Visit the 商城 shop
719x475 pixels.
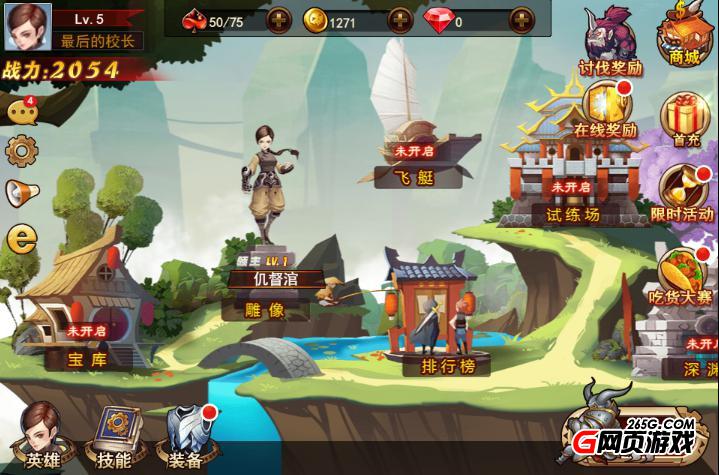[x=684, y=35]
